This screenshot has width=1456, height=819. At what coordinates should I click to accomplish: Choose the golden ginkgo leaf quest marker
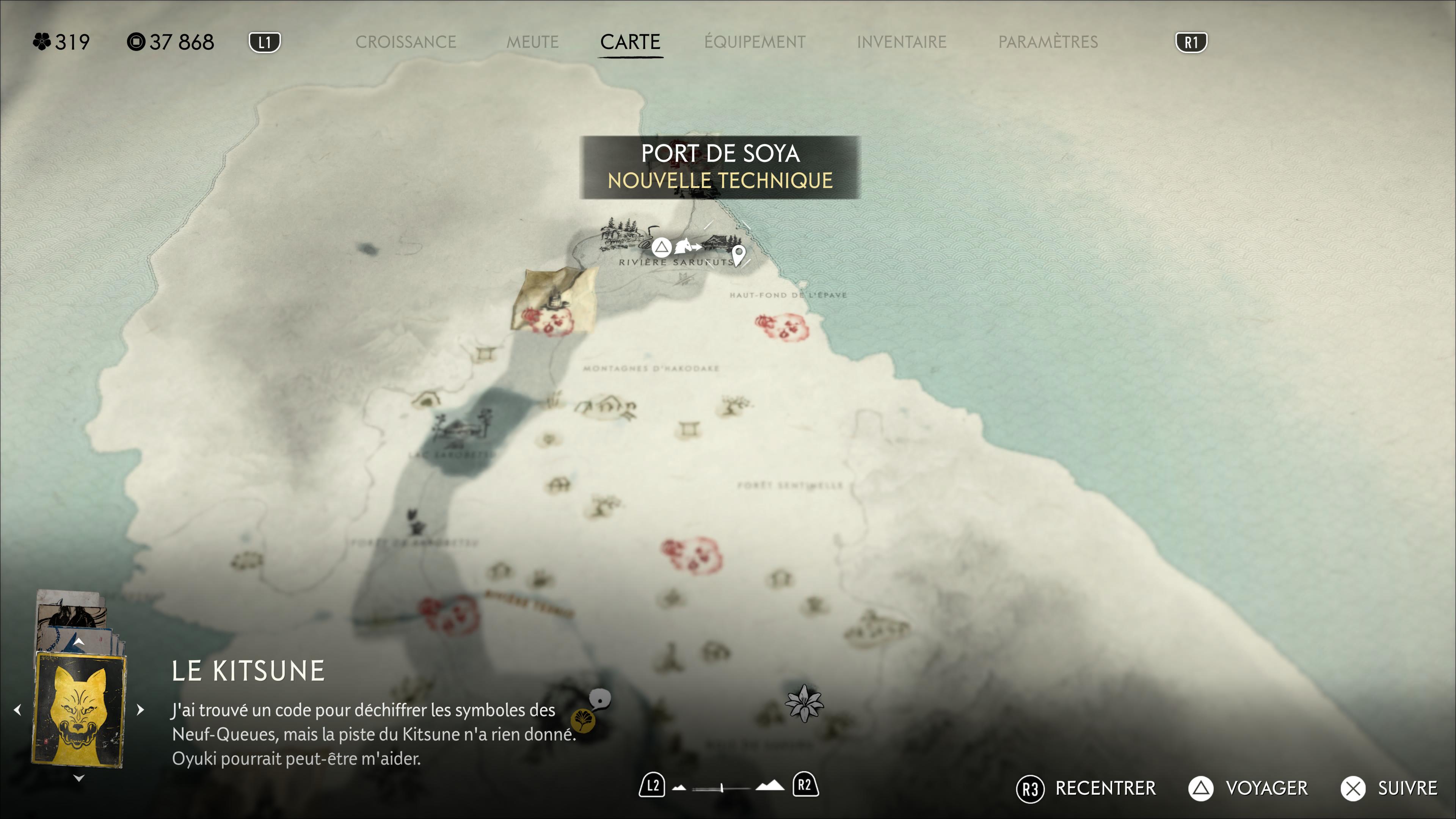(582, 720)
